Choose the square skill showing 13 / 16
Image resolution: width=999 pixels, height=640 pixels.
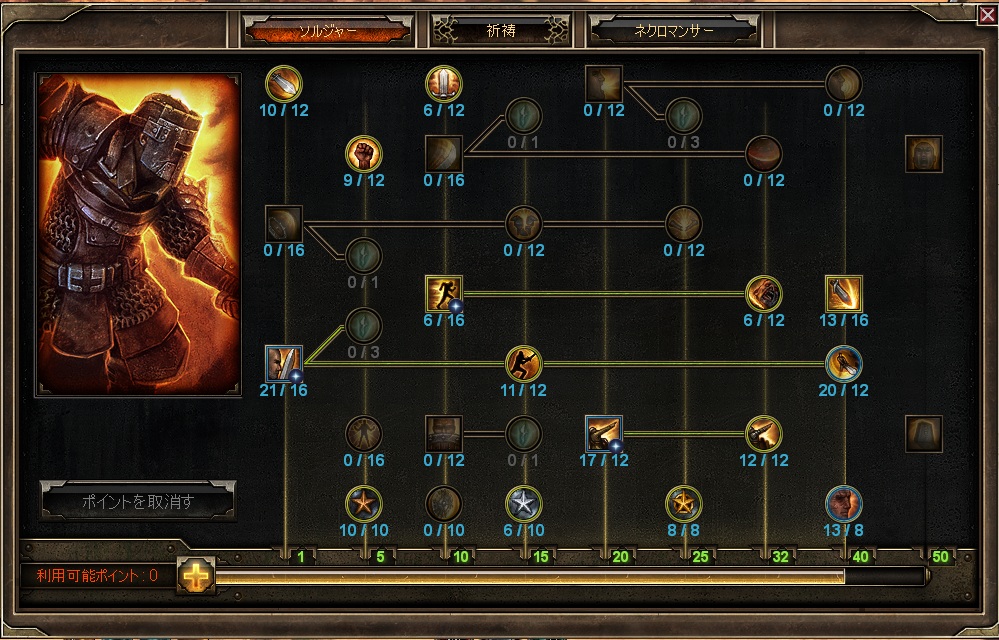tap(844, 294)
